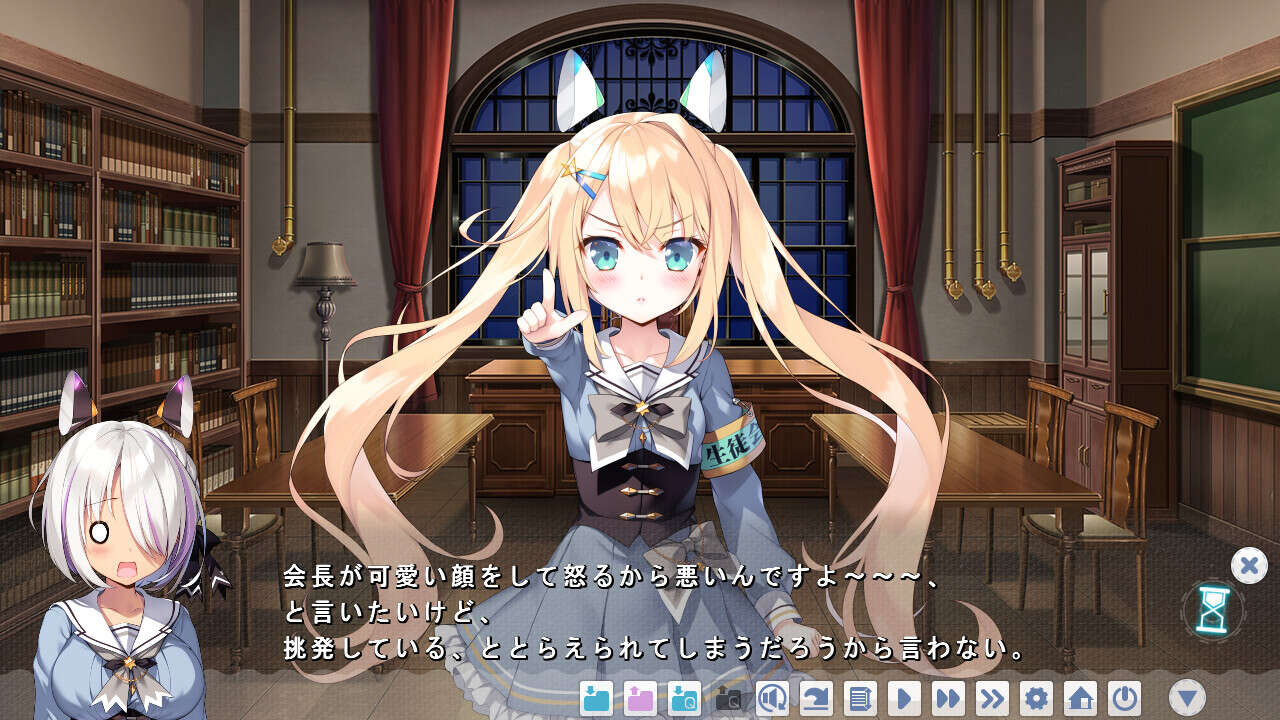Toggle fast-forward with the double-play icon
The width and height of the screenshot is (1280, 720).
point(947,700)
